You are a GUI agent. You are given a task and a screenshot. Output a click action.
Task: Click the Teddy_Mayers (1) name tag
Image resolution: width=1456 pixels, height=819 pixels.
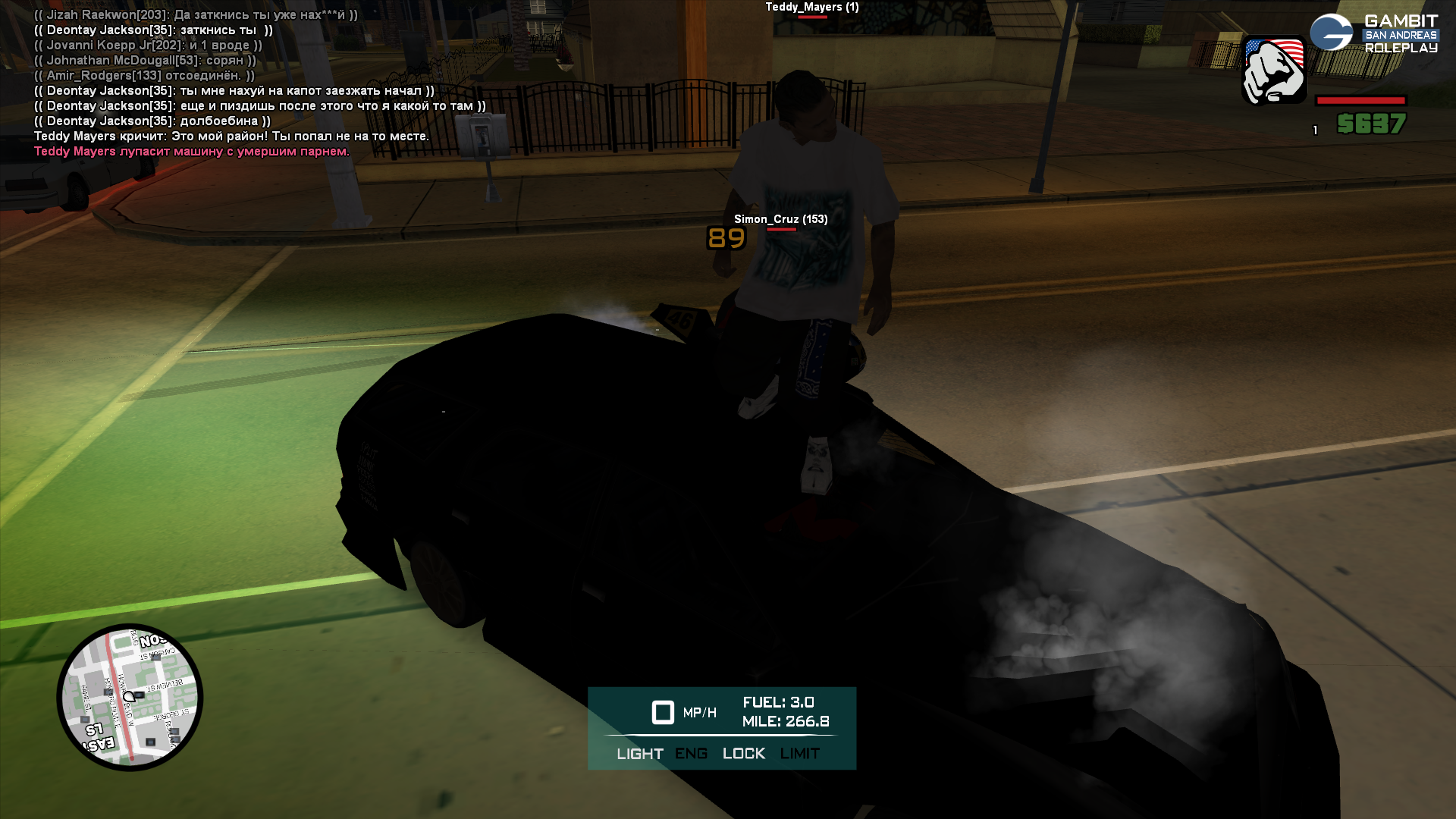tap(811, 7)
